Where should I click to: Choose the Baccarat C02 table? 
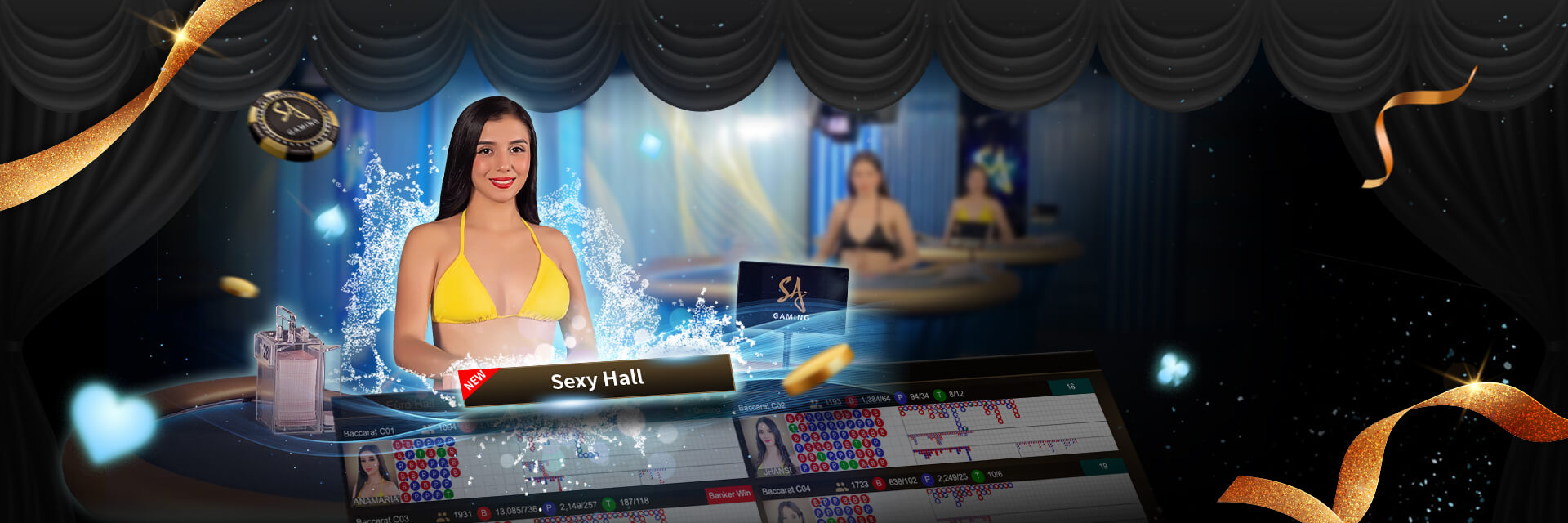coord(761,406)
